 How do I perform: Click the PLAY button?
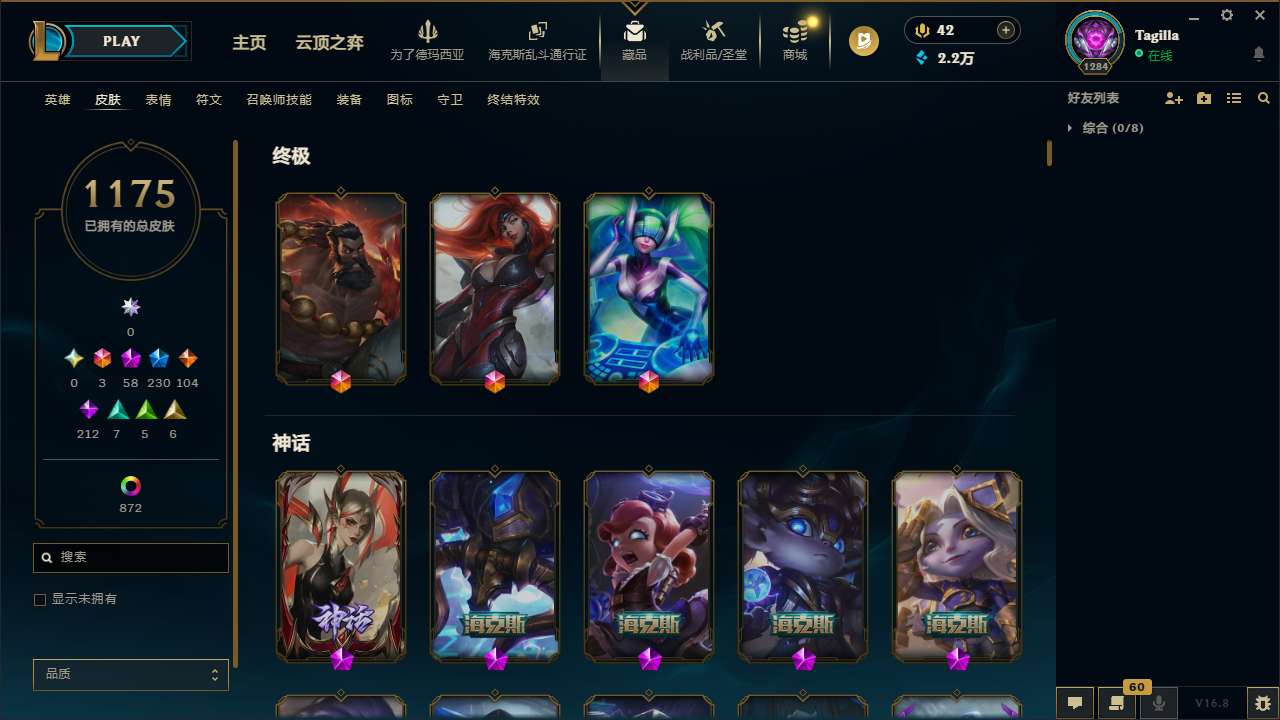(x=120, y=41)
